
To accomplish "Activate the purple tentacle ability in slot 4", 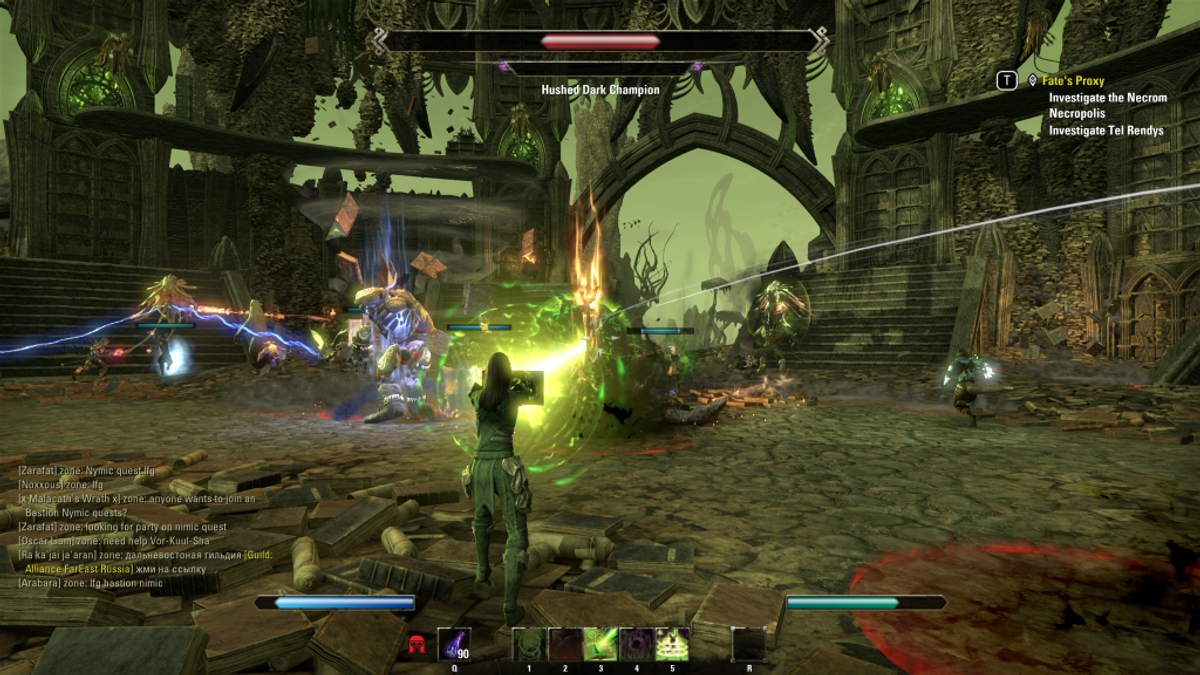I will coord(636,644).
